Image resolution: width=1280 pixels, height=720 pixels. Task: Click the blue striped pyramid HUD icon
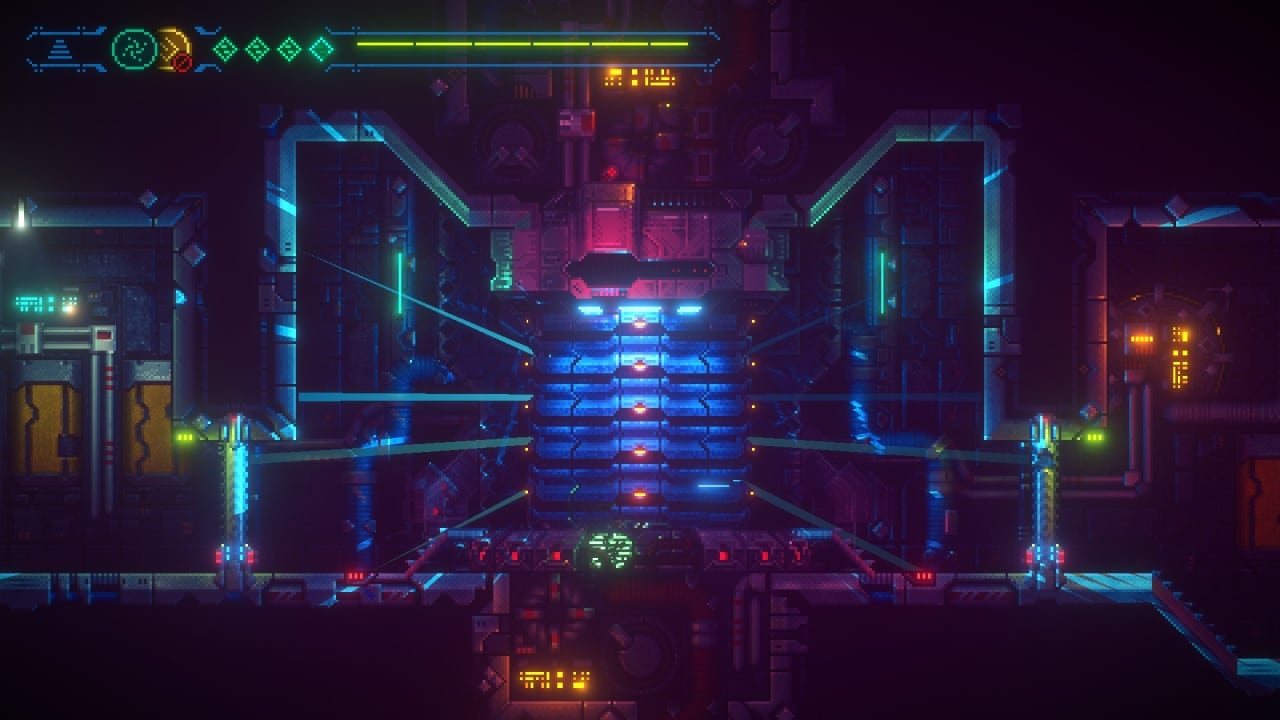tap(62, 48)
